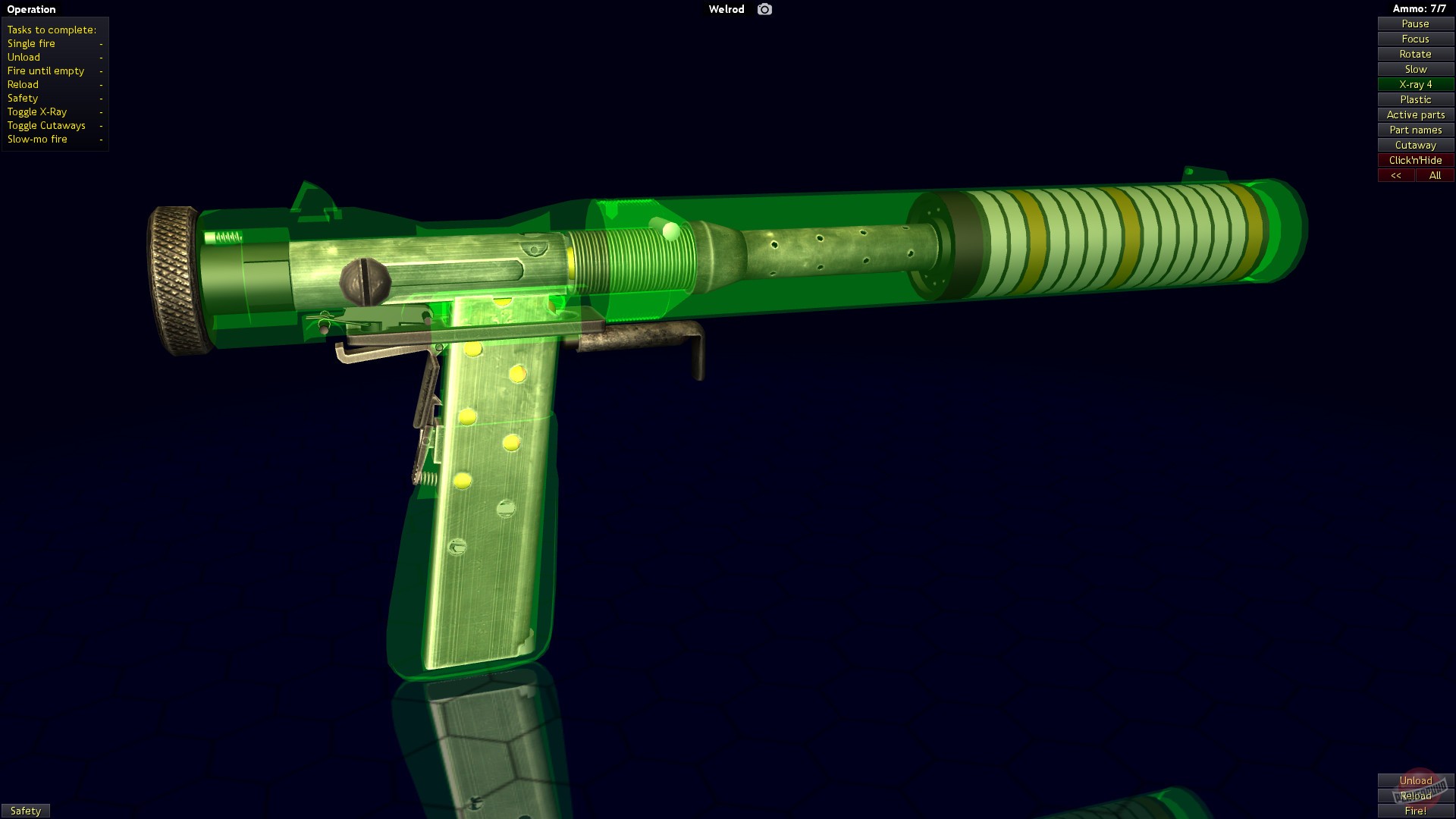Activate the Click'n'Hide mode
1456x819 pixels.
coord(1415,160)
